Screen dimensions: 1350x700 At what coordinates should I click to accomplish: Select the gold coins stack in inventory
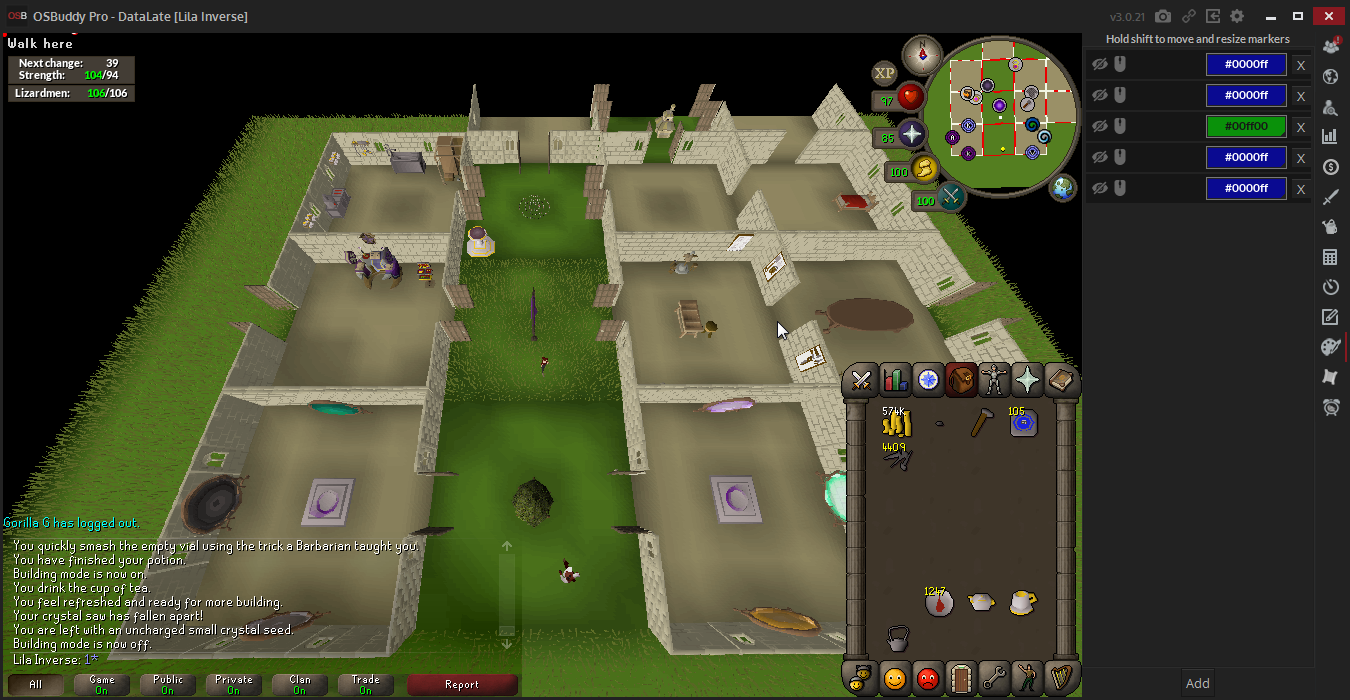pyautogui.click(x=896, y=424)
